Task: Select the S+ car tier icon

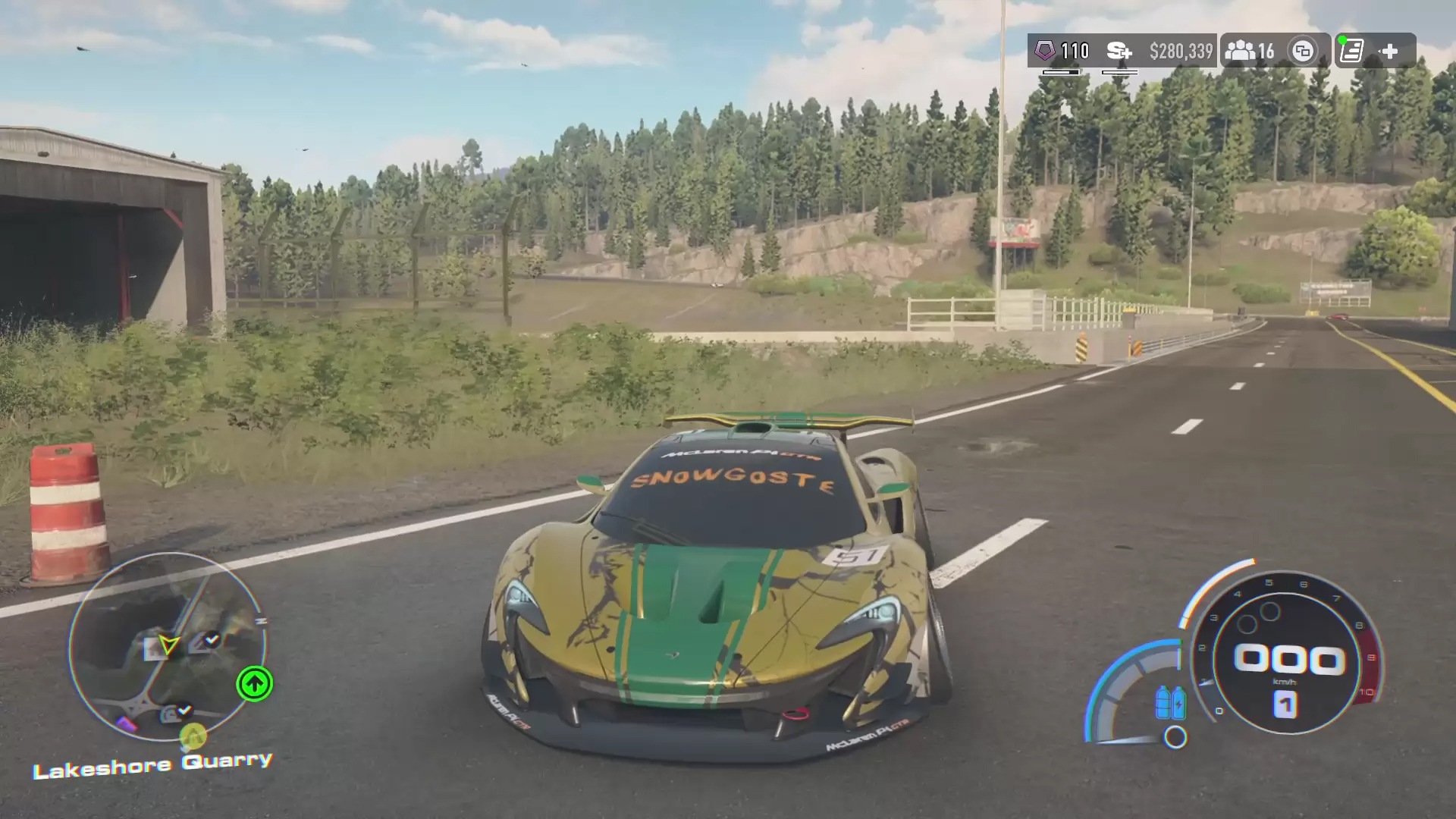Action: click(1119, 51)
